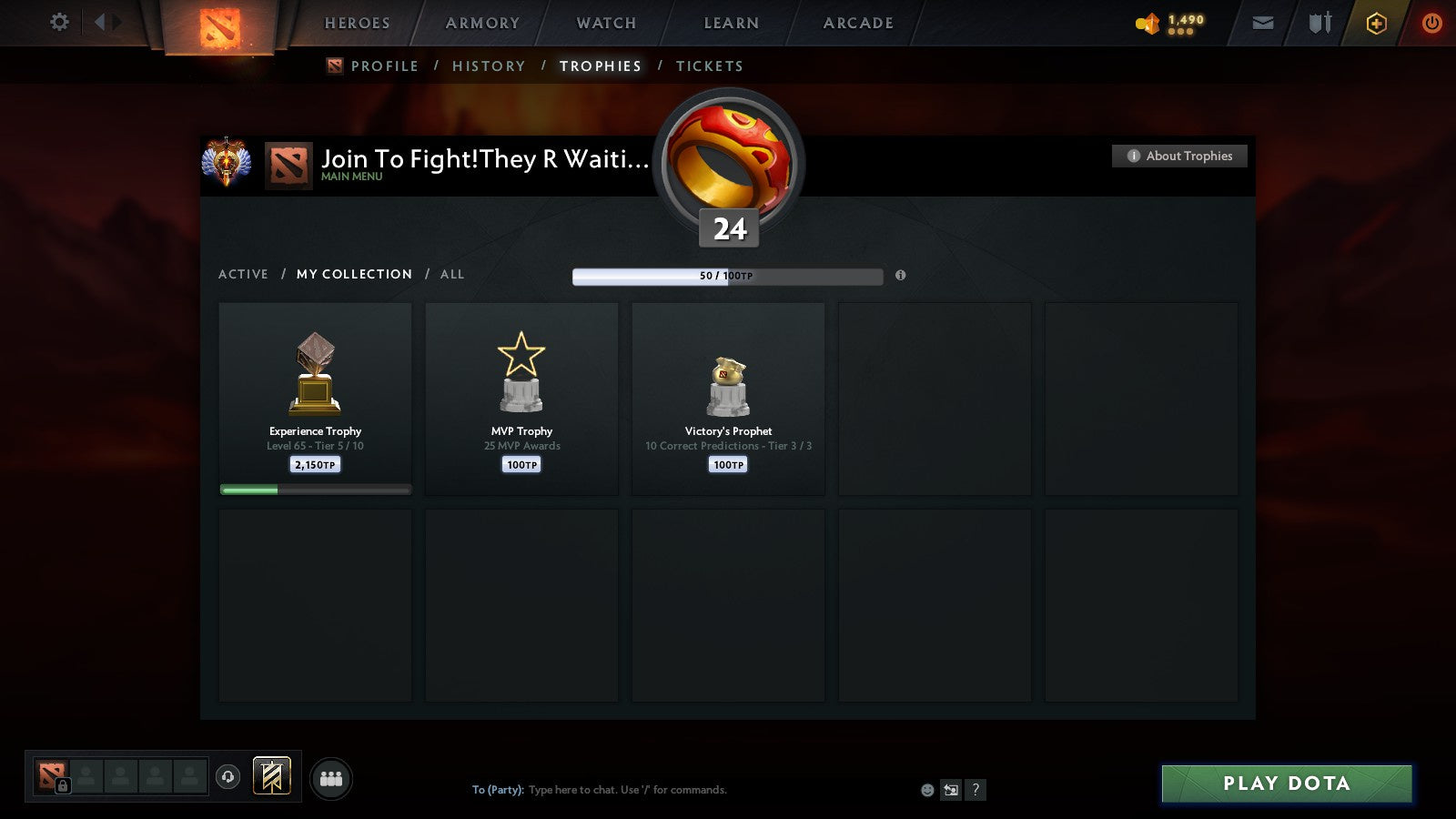Open the WATCH section from top menu
This screenshot has height=819, width=1456.
604,23
